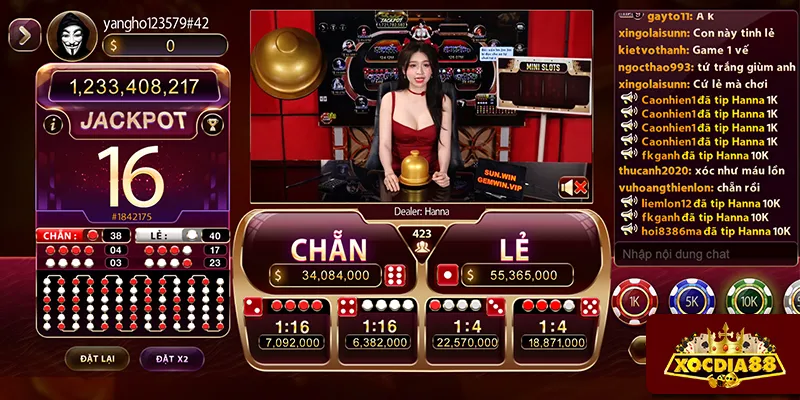Open the yangho123579 player avatar
Viewport: 800px width, 400px height.
click(x=69, y=36)
